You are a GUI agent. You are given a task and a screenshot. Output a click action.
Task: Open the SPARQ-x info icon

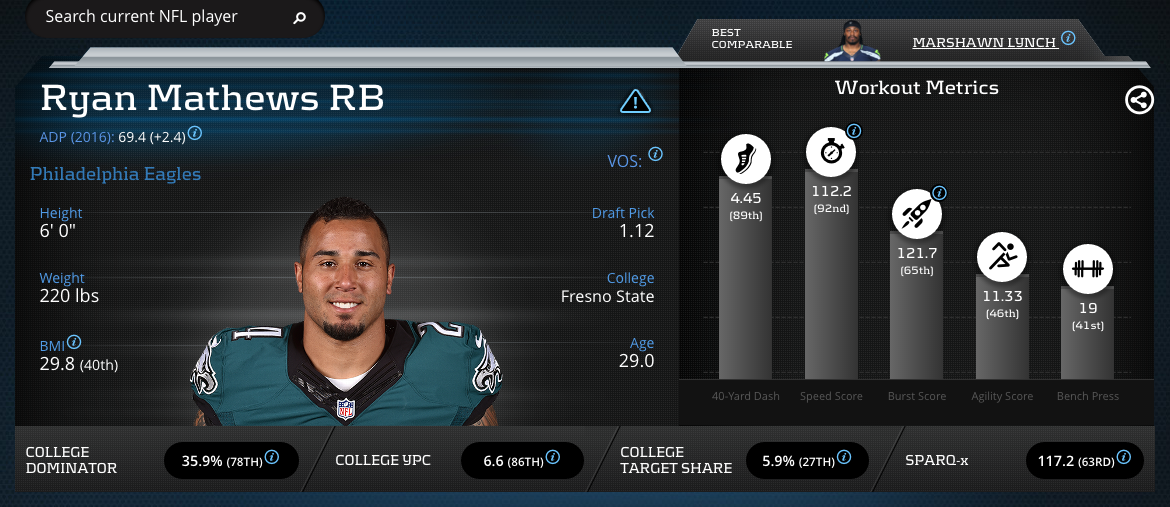[1124, 459]
